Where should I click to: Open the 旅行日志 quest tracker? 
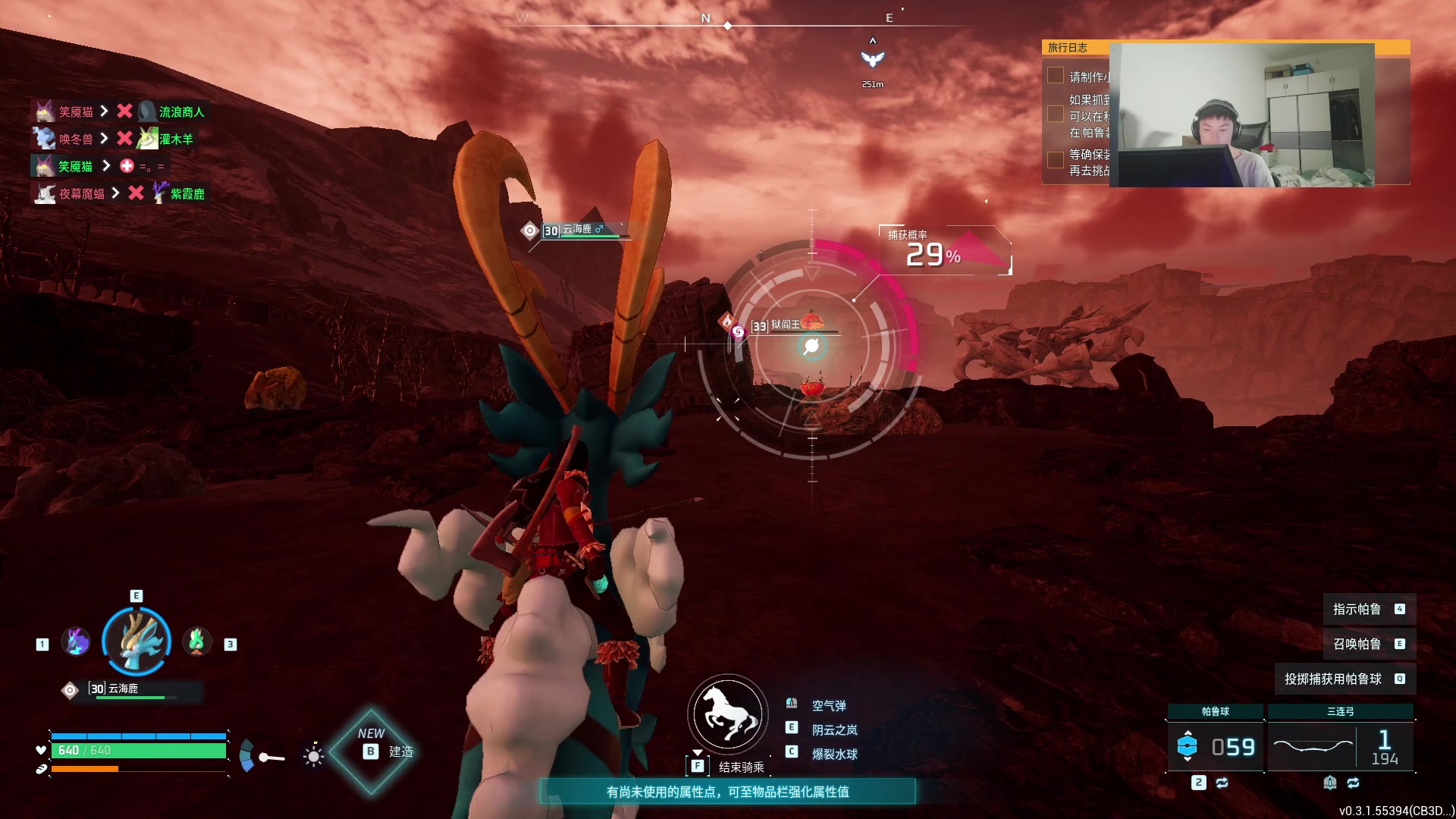(x=1068, y=47)
